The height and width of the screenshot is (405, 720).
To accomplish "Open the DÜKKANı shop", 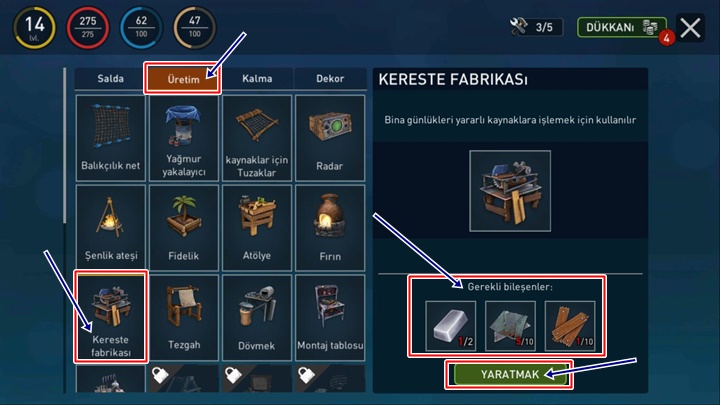I will [621, 27].
